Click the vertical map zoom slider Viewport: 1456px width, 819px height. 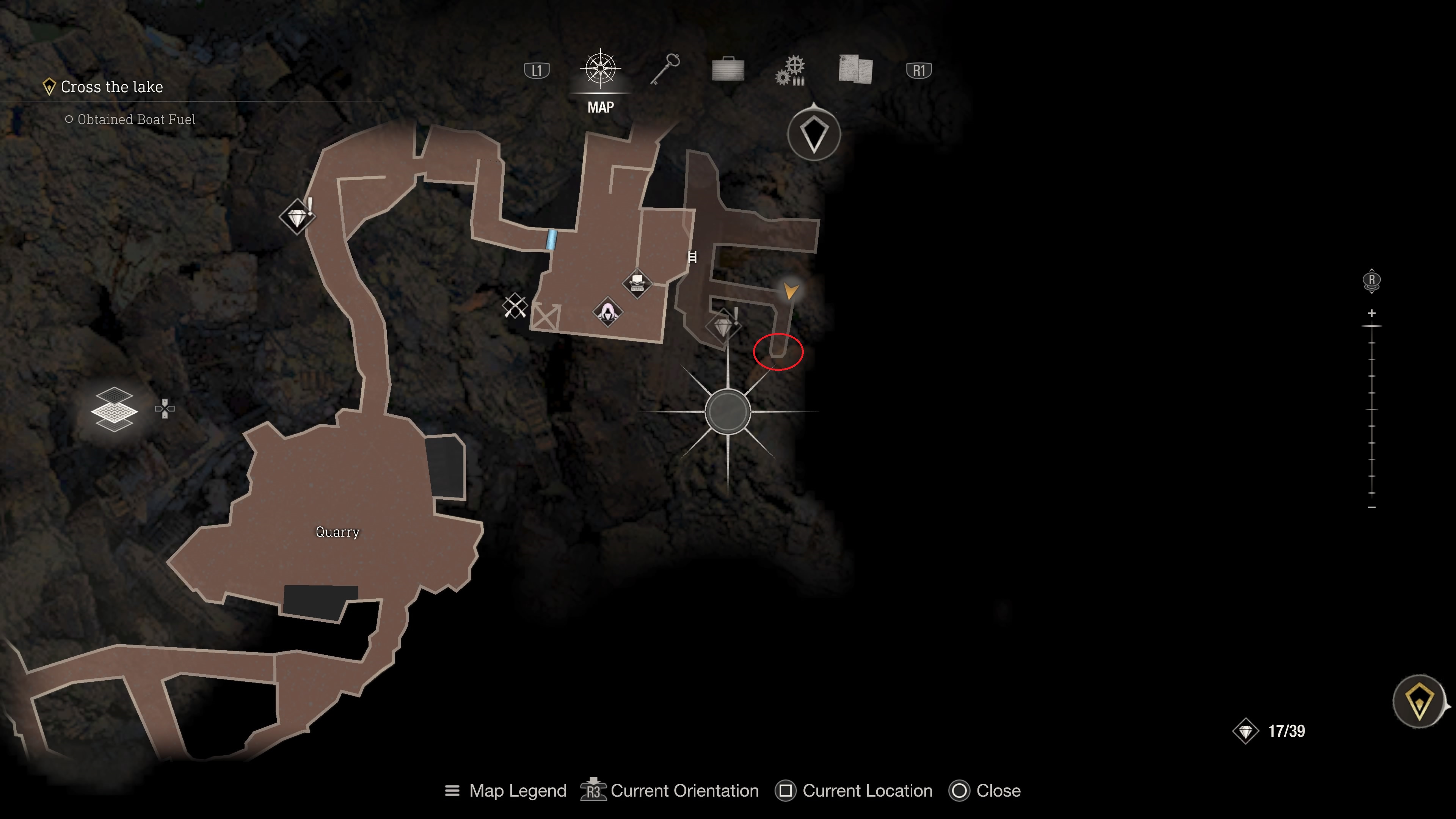point(1372,410)
